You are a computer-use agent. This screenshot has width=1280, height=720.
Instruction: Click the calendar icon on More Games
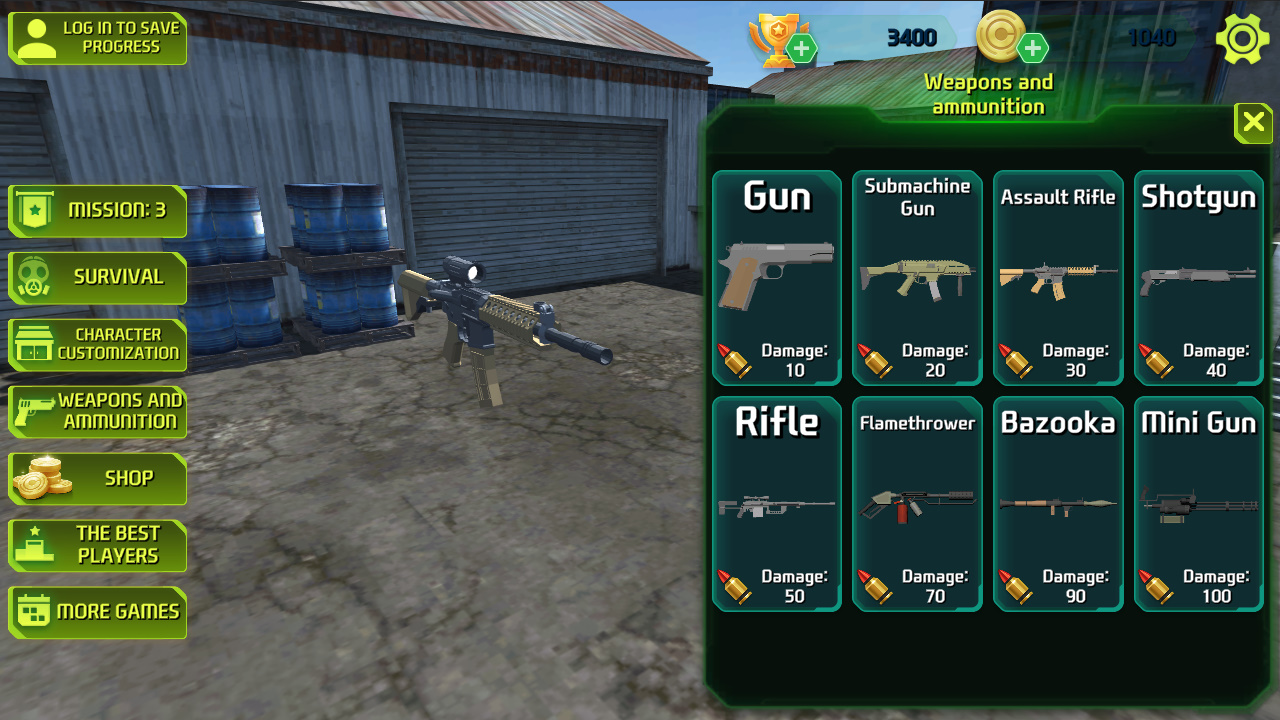tap(36, 612)
